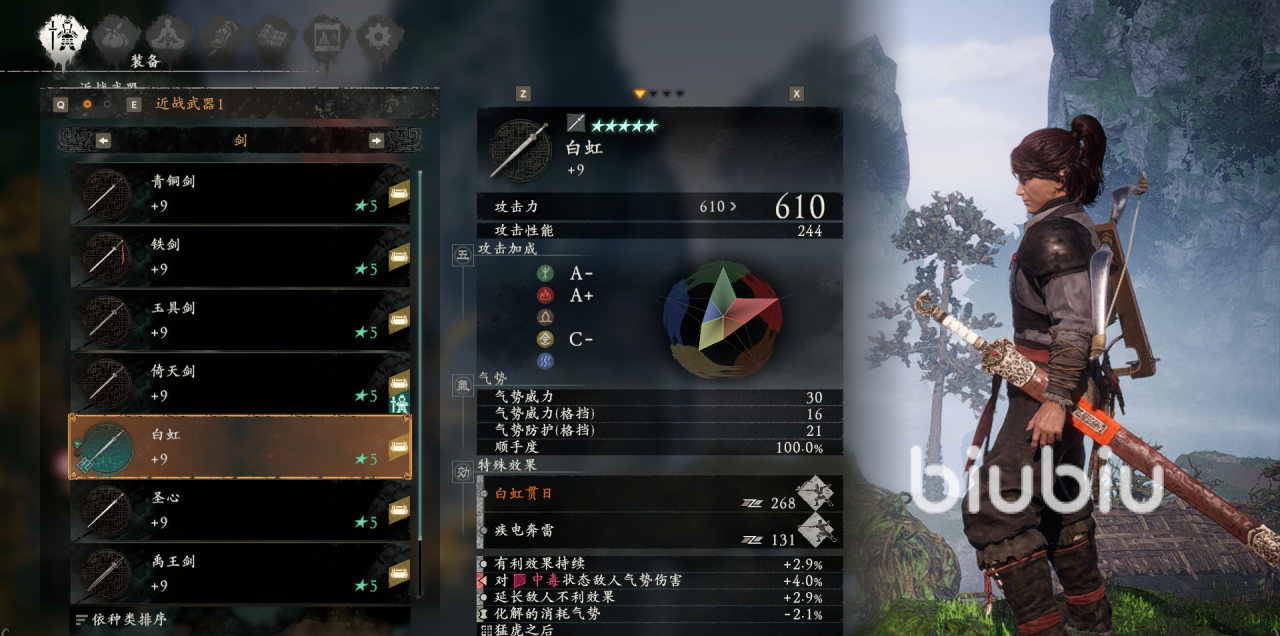Switch to the talisman scroll tab
Image resolution: width=1280 pixels, height=636 pixels.
pyautogui.click(x=221, y=38)
